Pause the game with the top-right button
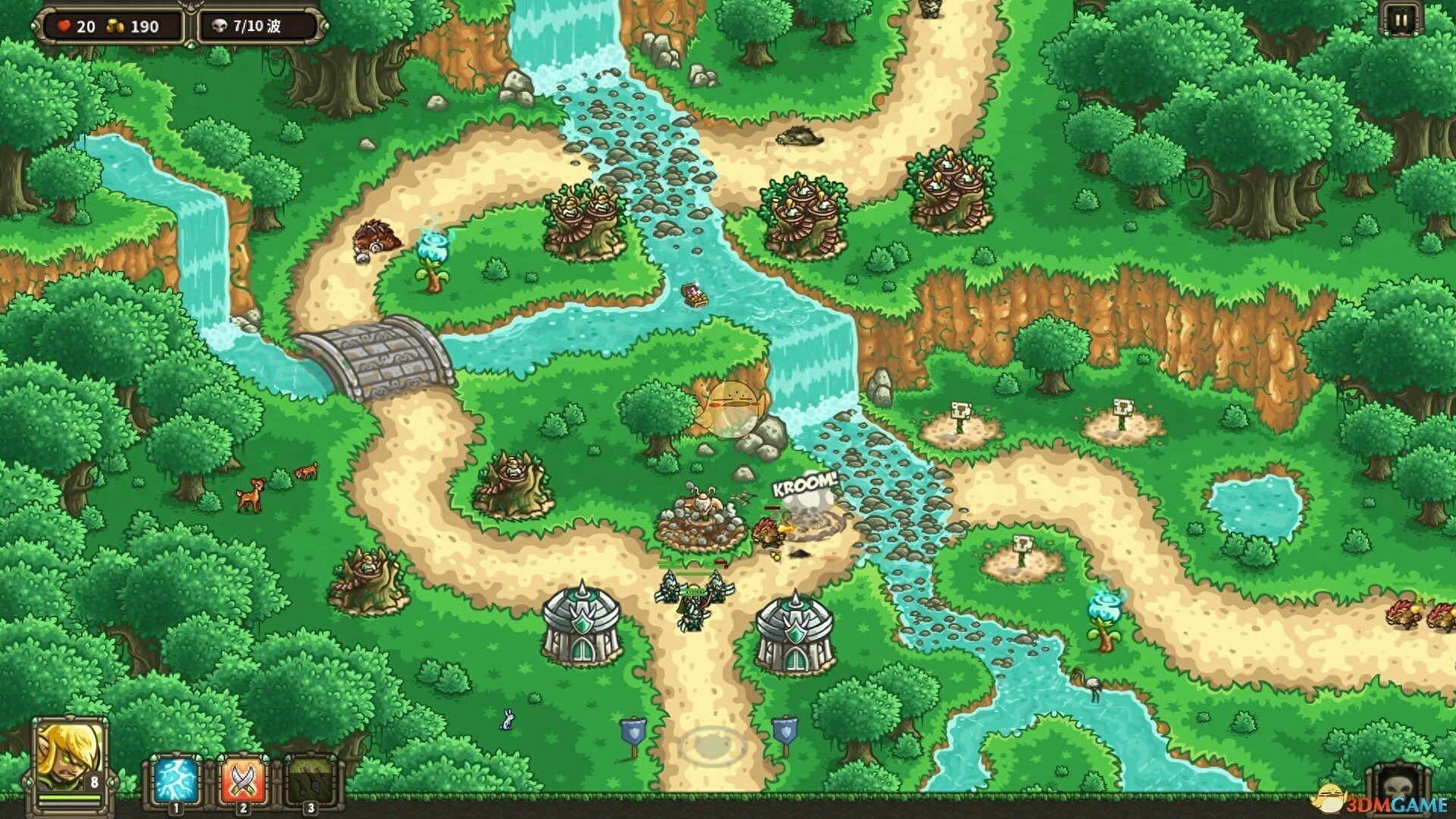Screen dimensions: 1456x819 pyautogui.click(x=1402, y=20)
